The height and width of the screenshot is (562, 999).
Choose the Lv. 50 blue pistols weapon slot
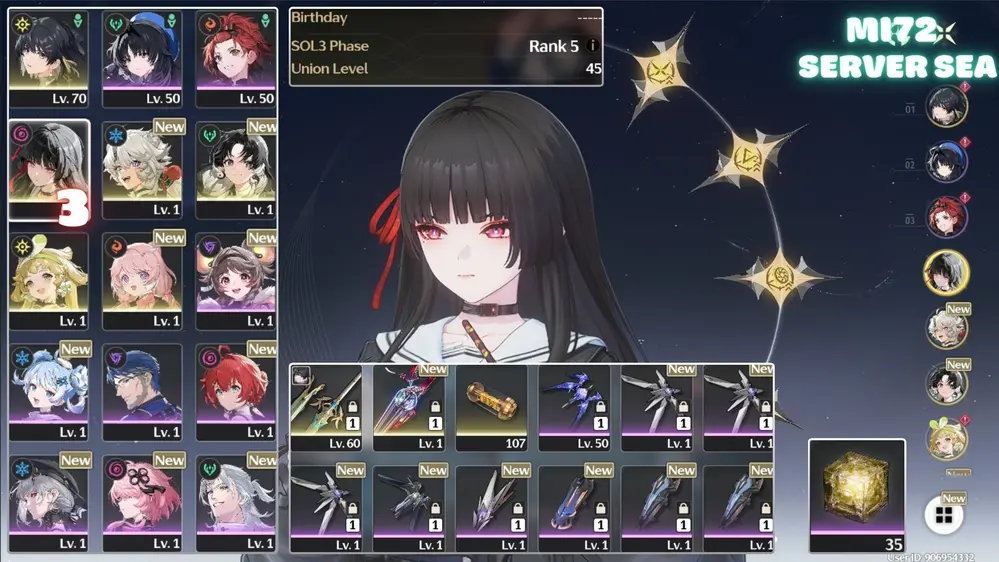[x=574, y=407]
